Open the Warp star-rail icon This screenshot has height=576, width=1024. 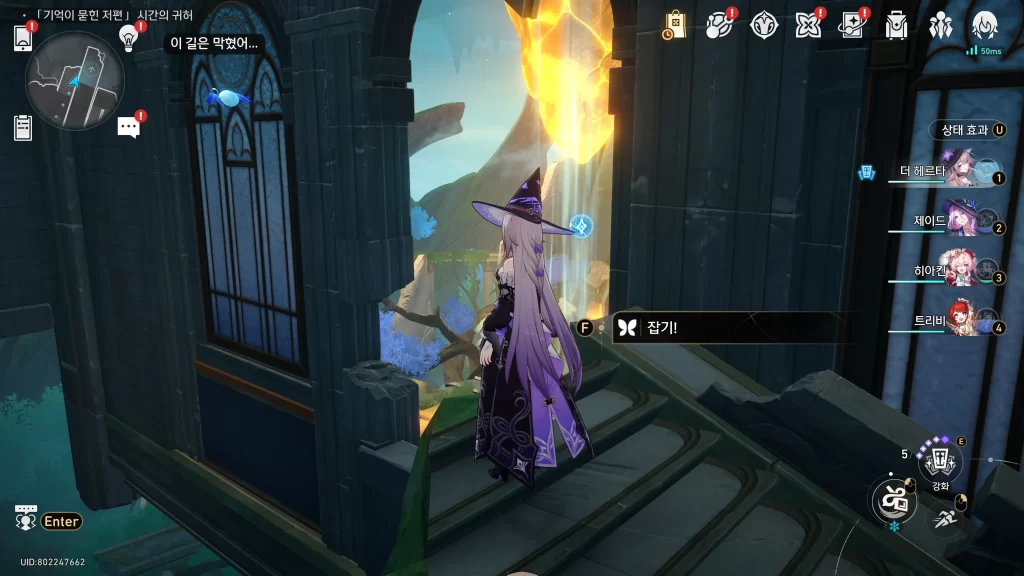tap(720, 25)
